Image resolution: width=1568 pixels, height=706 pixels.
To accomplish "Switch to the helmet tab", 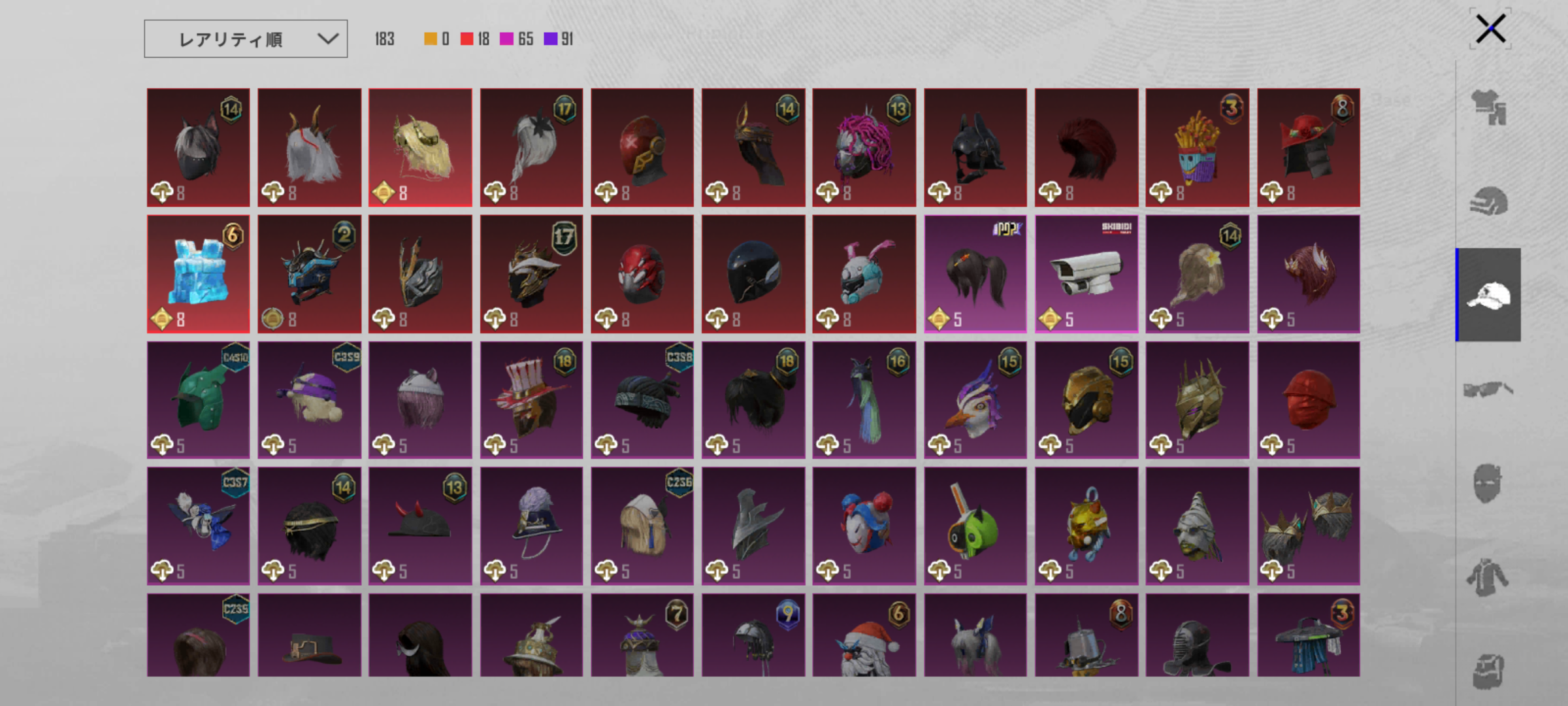I will tap(1488, 201).
